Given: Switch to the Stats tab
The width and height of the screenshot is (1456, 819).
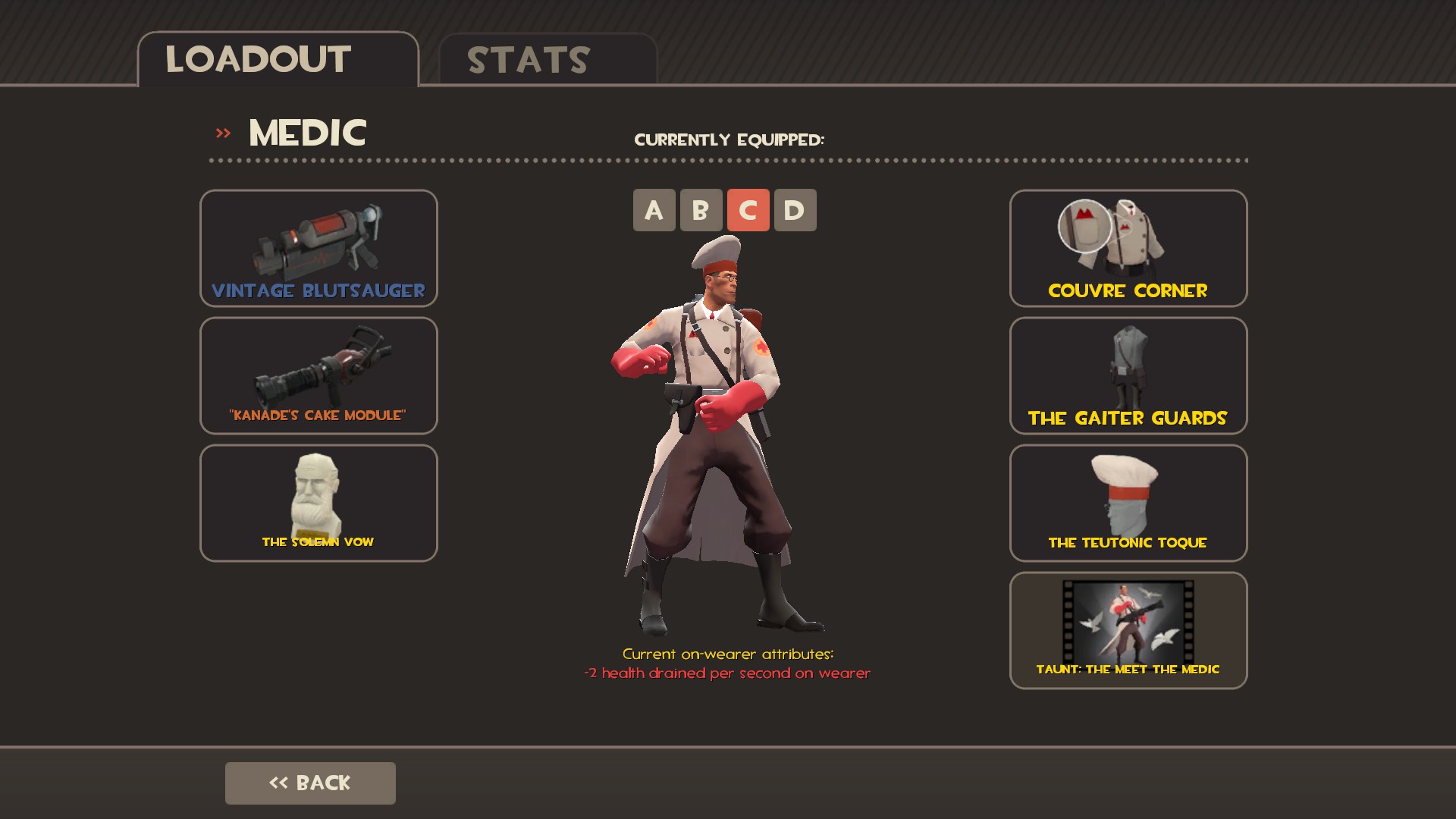Looking at the screenshot, I should [548, 59].
